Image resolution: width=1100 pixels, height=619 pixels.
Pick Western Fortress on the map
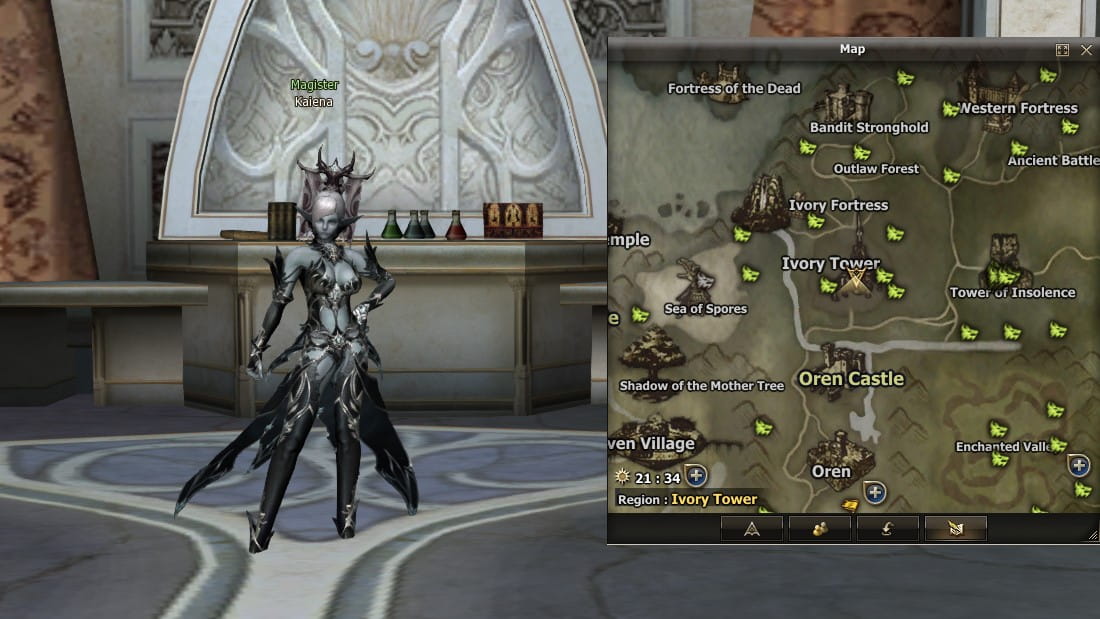pos(1018,108)
